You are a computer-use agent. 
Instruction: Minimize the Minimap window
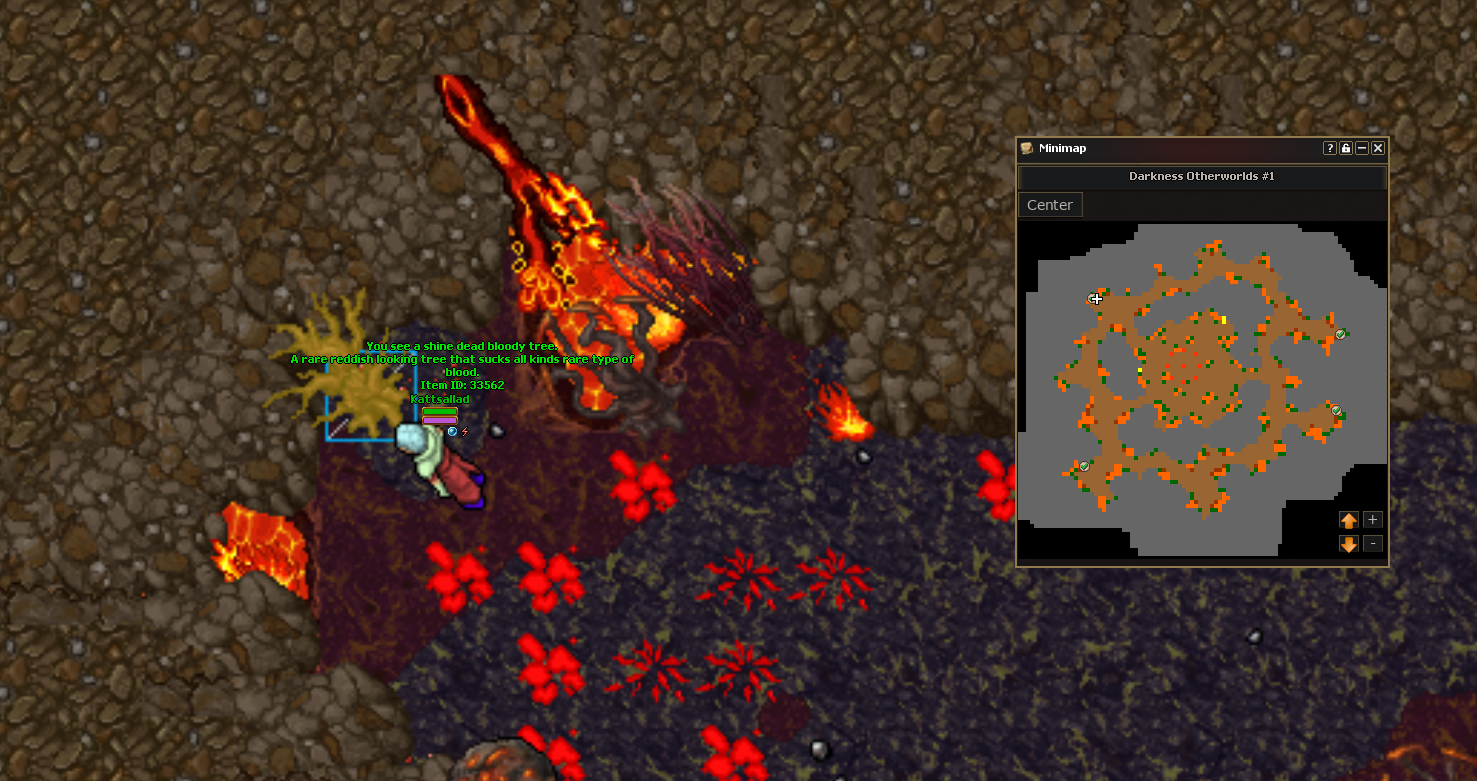pos(1362,148)
